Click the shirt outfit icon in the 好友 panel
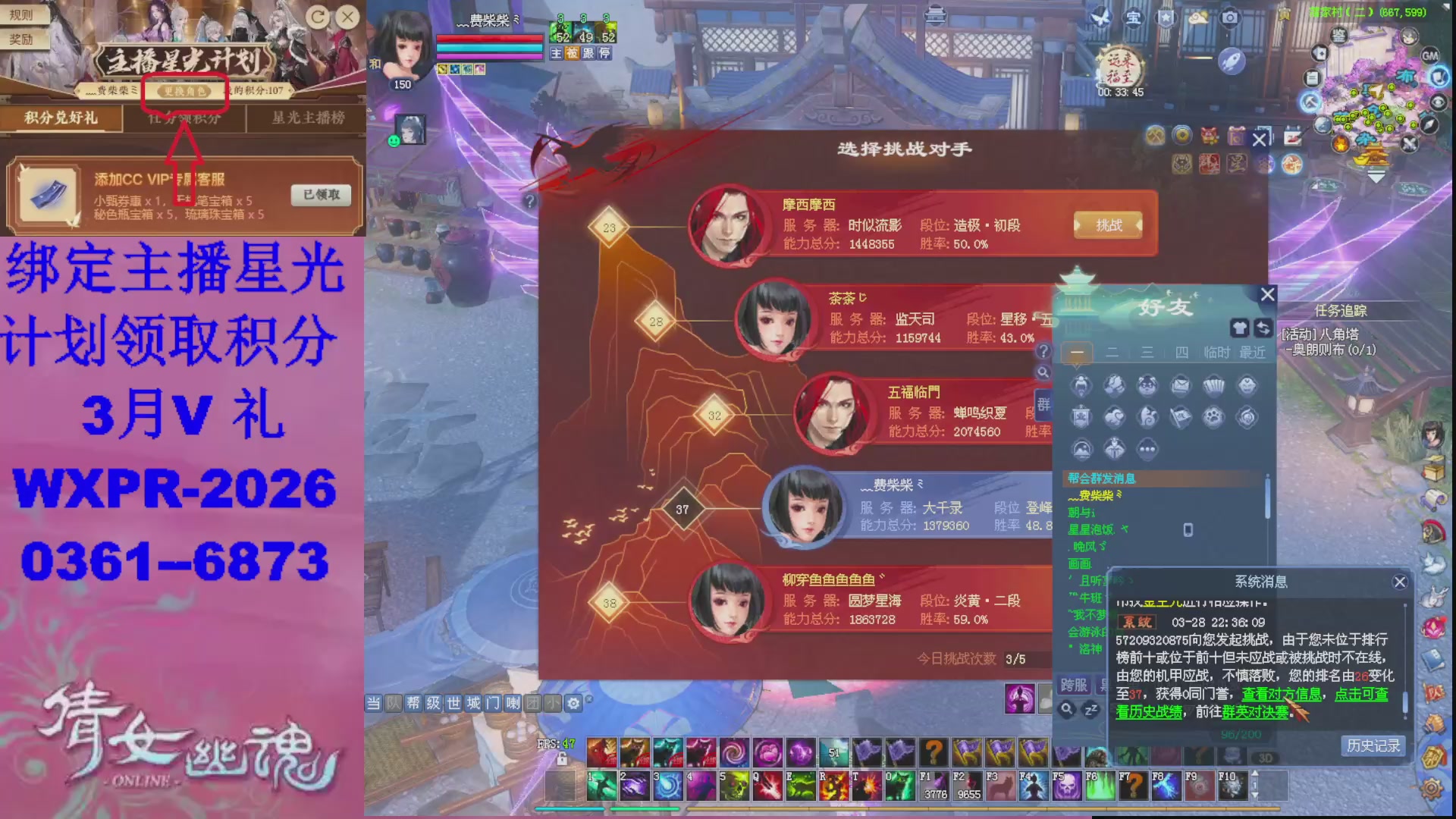The image size is (1456, 819). tap(1241, 328)
